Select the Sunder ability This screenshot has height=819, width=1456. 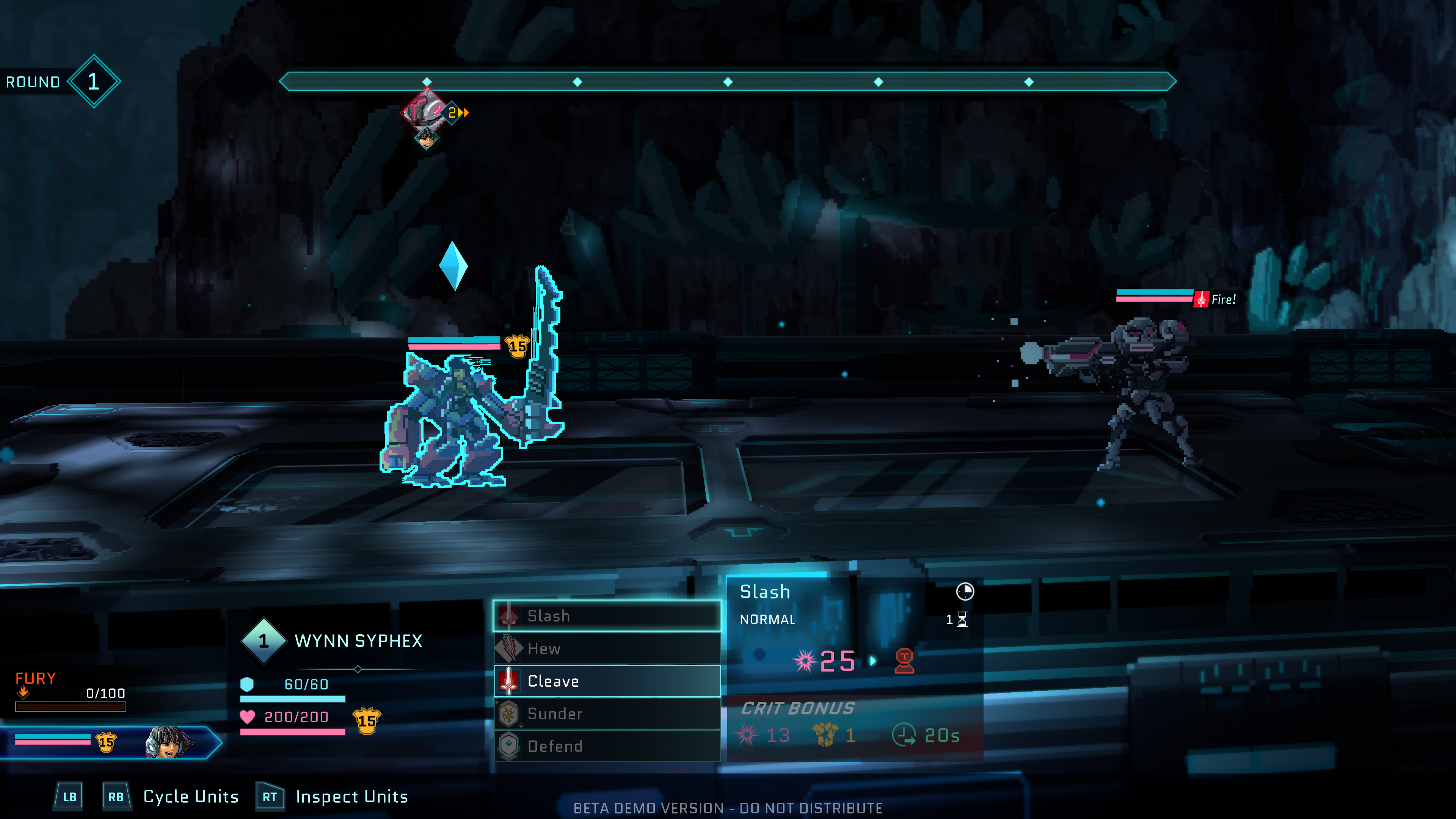[607, 714]
